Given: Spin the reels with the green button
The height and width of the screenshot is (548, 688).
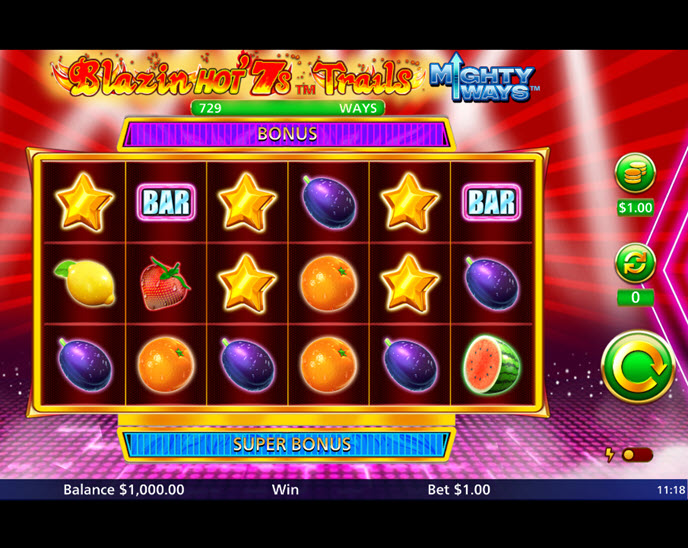Looking at the screenshot, I should coord(638,367).
